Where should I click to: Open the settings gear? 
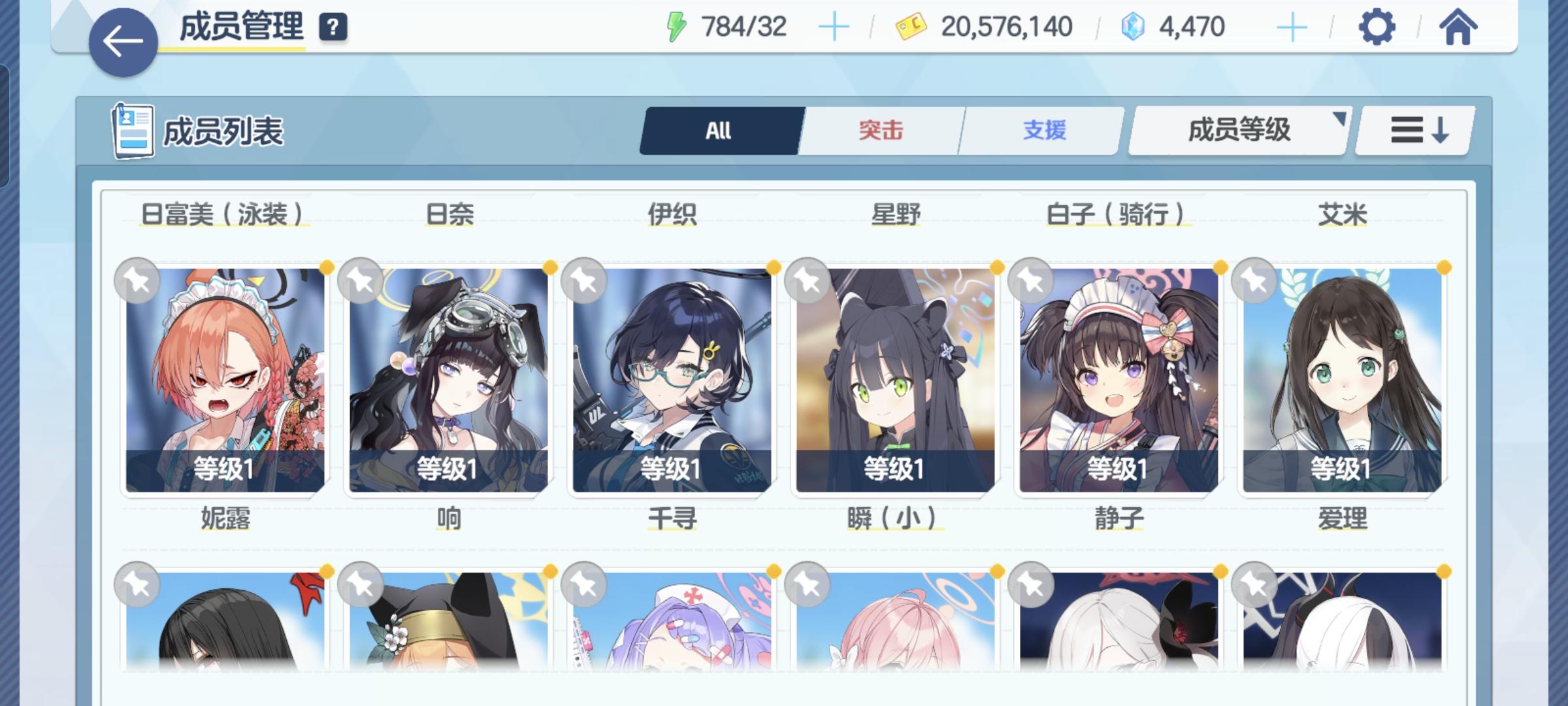coord(1377,27)
